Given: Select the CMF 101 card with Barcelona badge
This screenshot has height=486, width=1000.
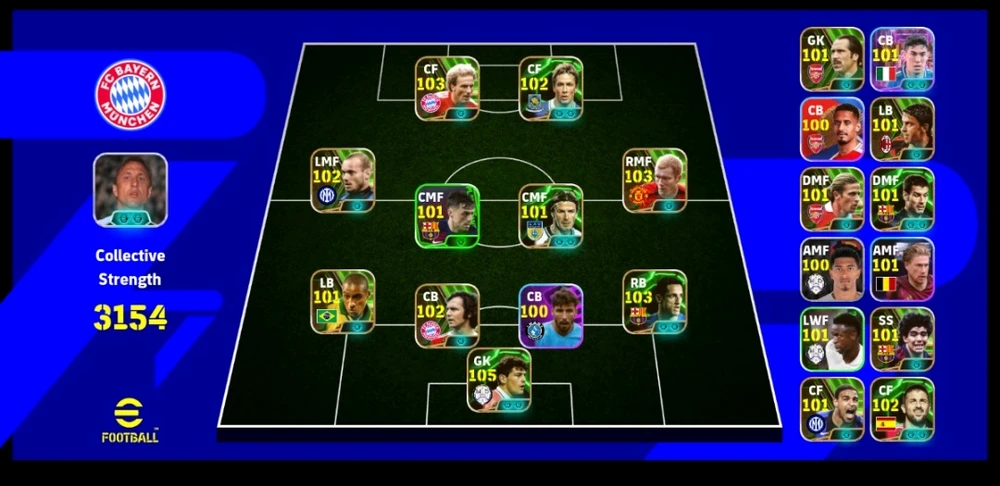Looking at the screenshot, I should tap(447, 216).
